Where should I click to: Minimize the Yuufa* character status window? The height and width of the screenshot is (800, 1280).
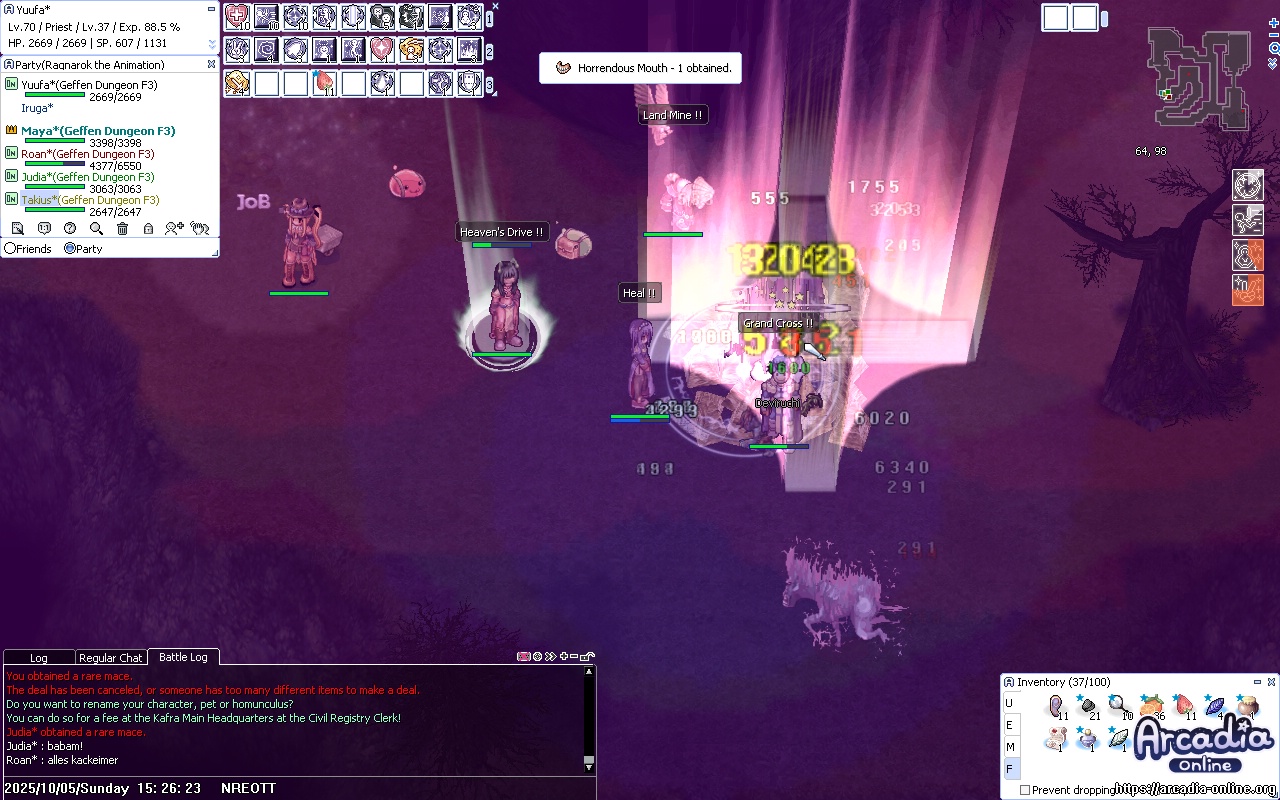pos(211,9)
